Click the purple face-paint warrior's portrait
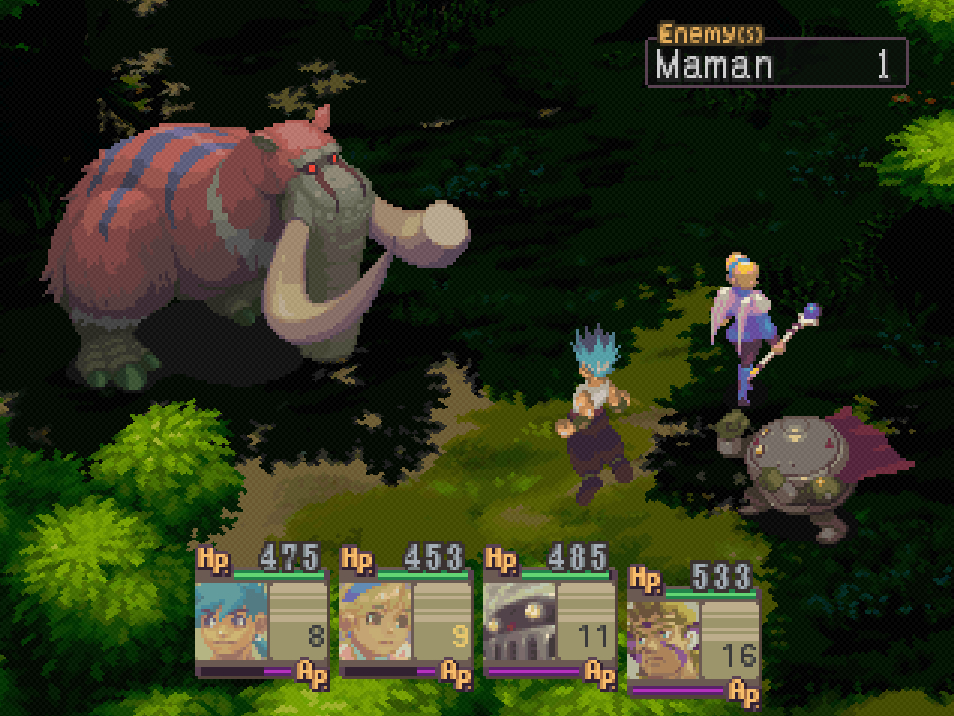This screenshot has height=716, width=954. click(x=663, y=641)
